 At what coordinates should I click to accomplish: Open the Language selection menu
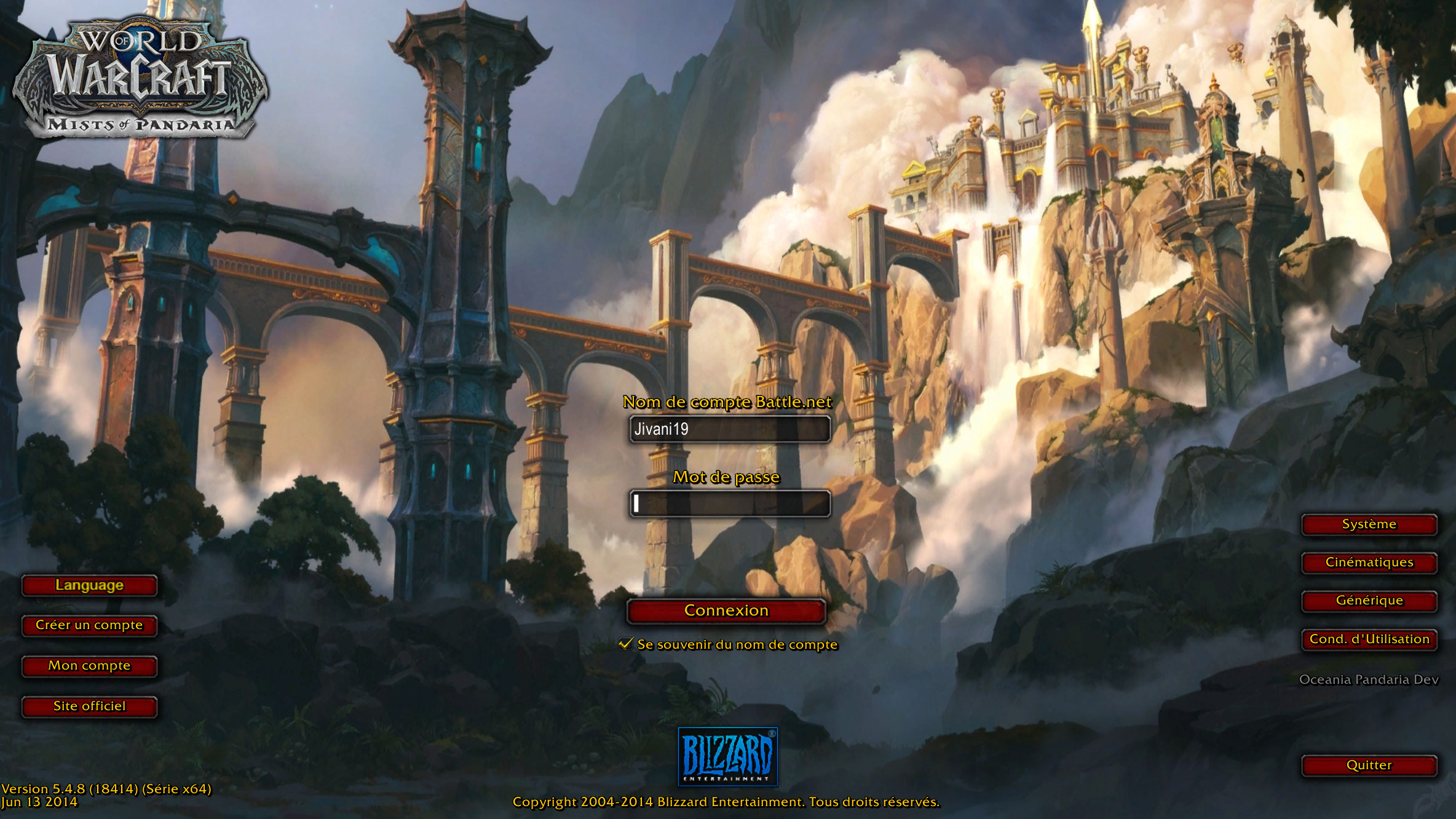[90, 585]
